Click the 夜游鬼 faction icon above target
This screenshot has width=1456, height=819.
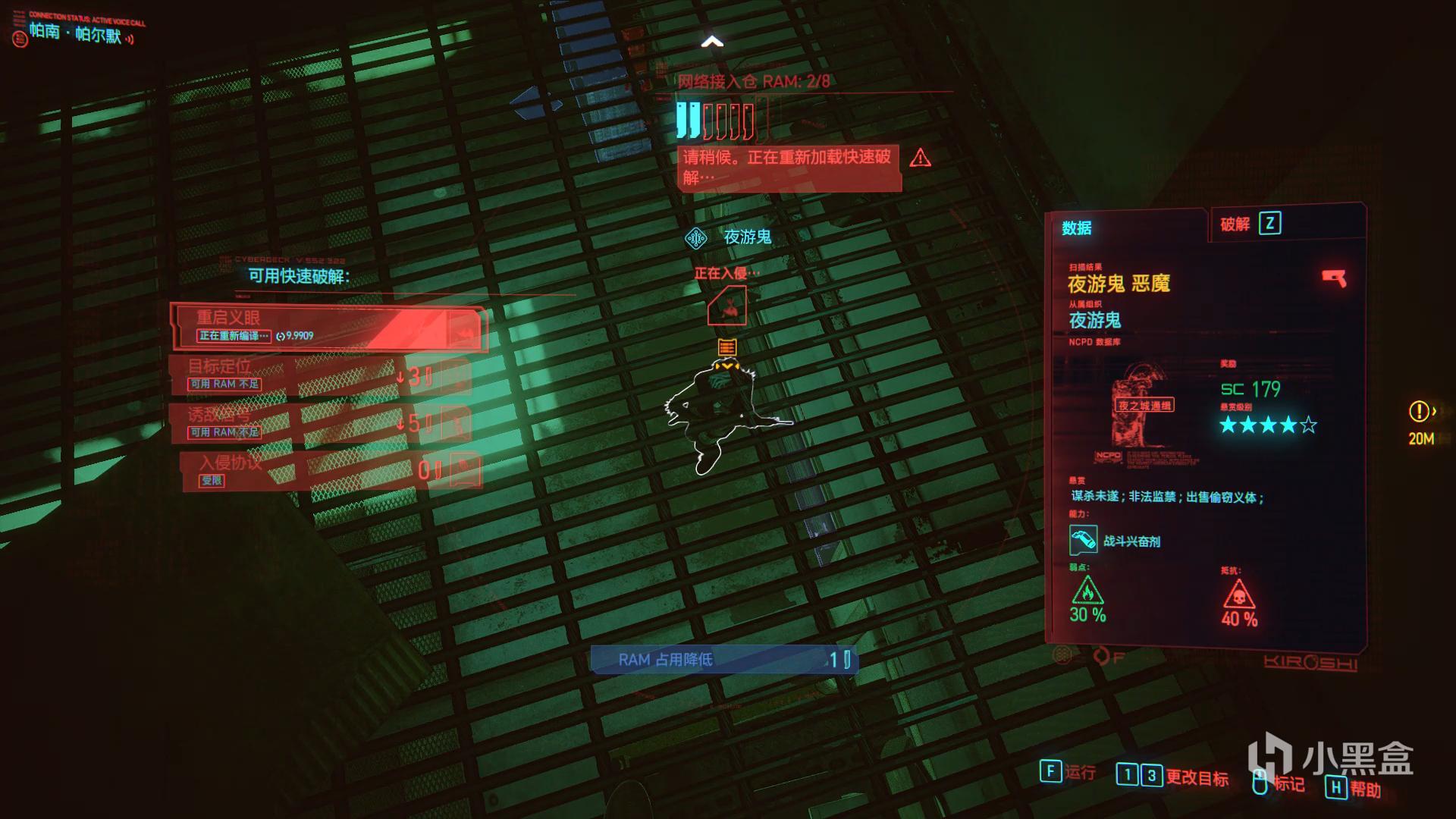[x=695, y=238]
